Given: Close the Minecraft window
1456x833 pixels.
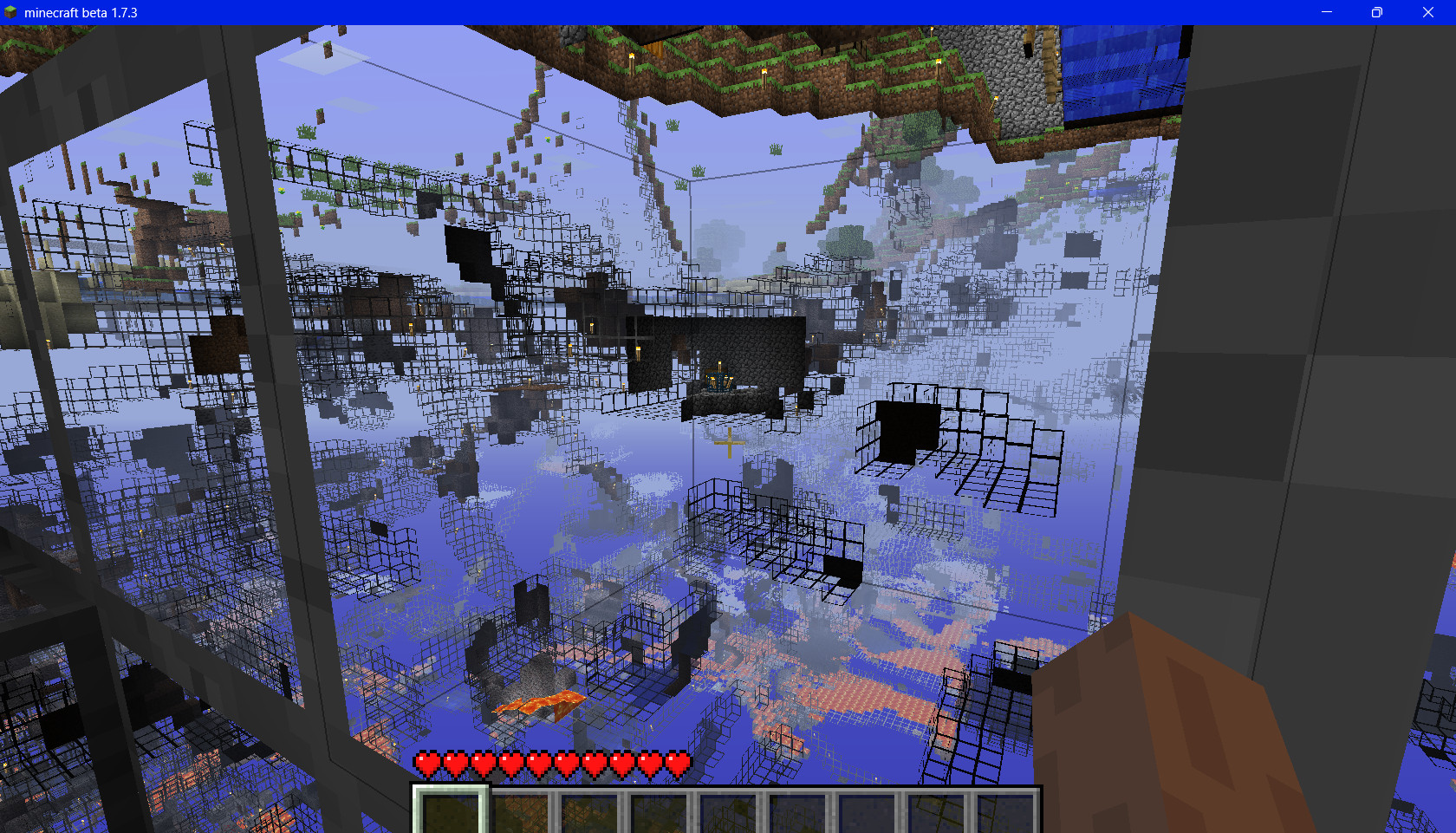Looking at the screenshot, I should (x=1427, y=12).
